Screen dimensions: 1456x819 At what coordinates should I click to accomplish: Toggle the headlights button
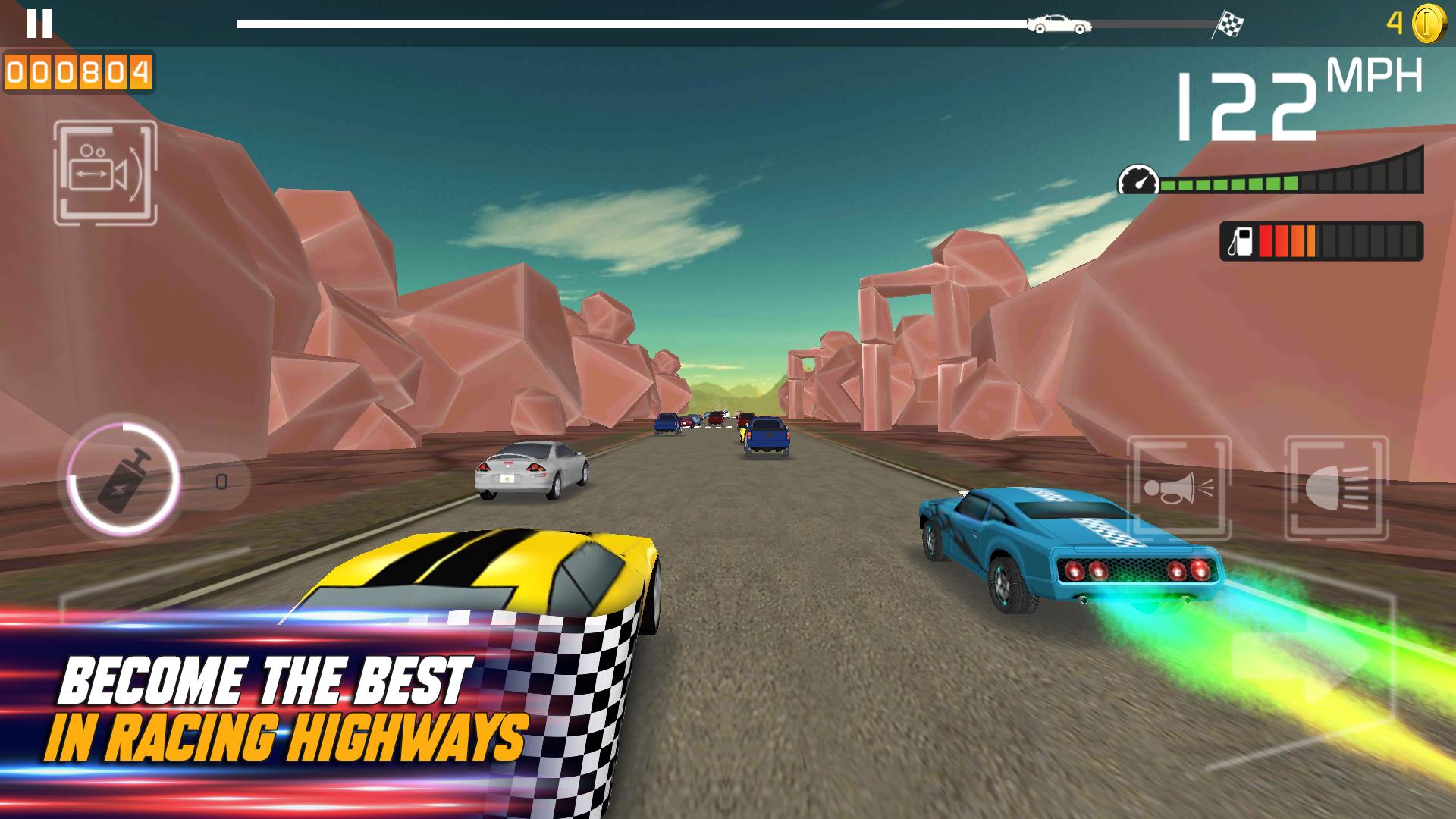pos(1336,488)
